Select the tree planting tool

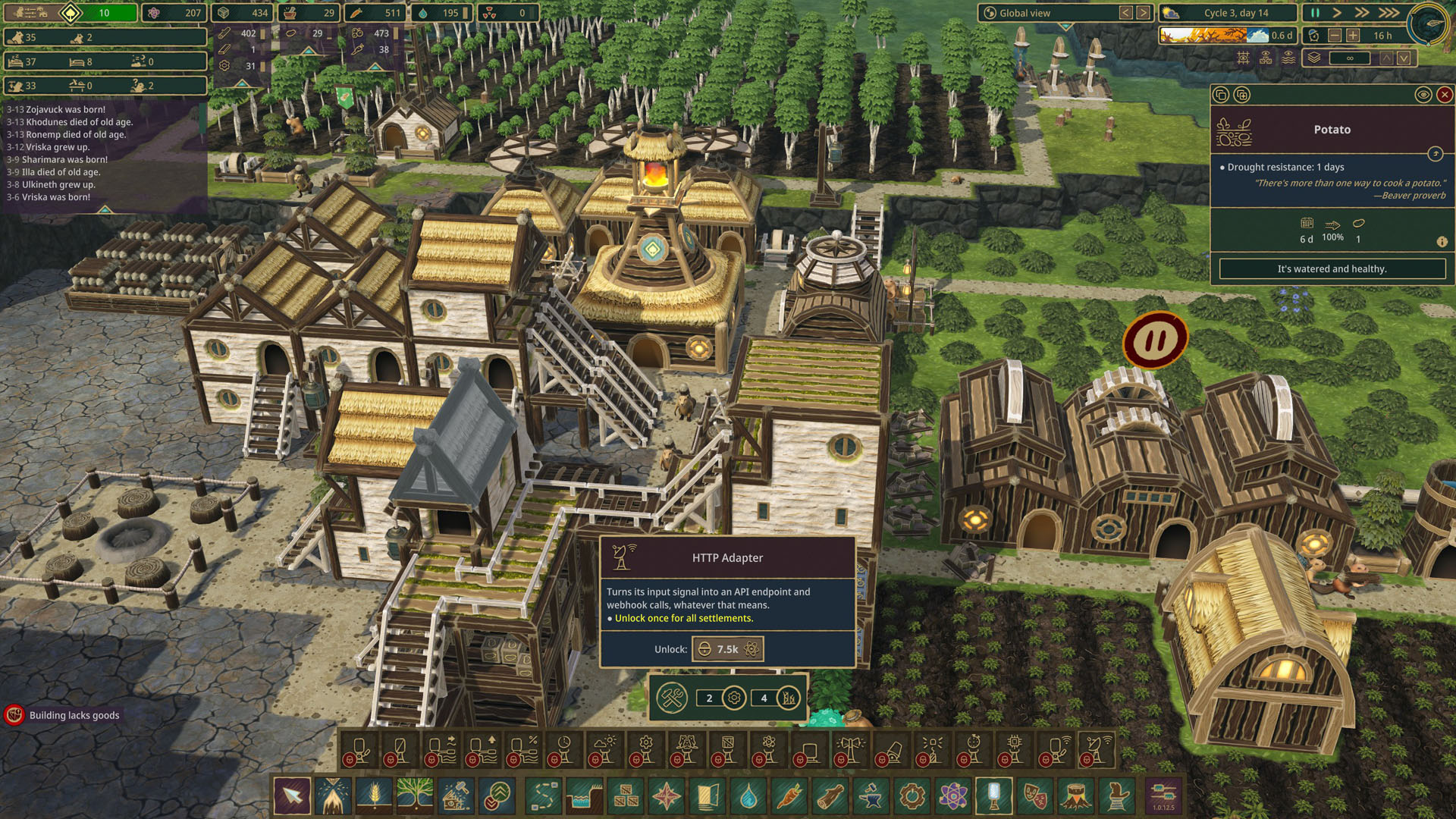click(415, 796)
